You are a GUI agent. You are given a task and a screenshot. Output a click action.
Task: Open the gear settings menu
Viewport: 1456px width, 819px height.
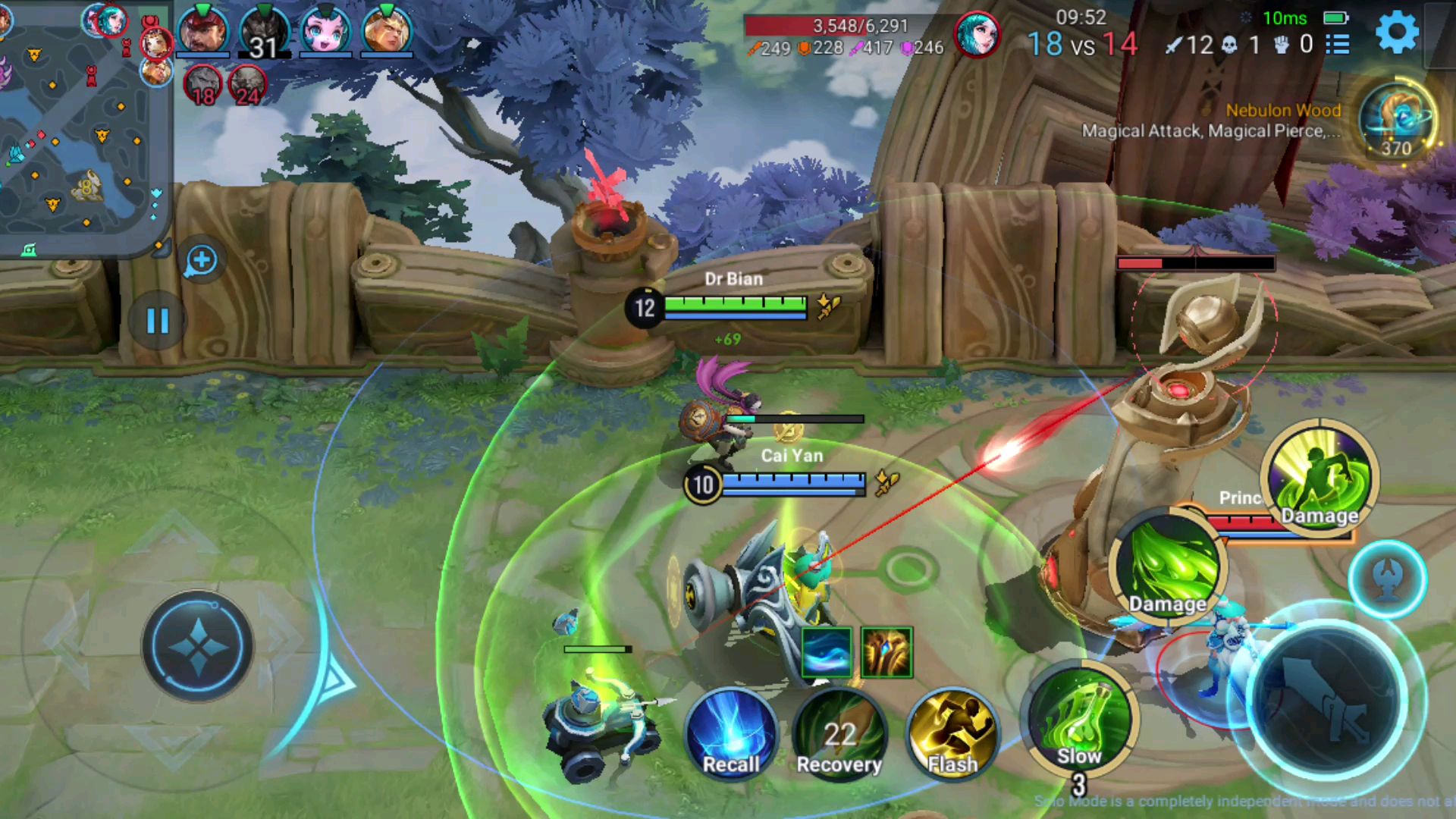[x=1397, y=33]
